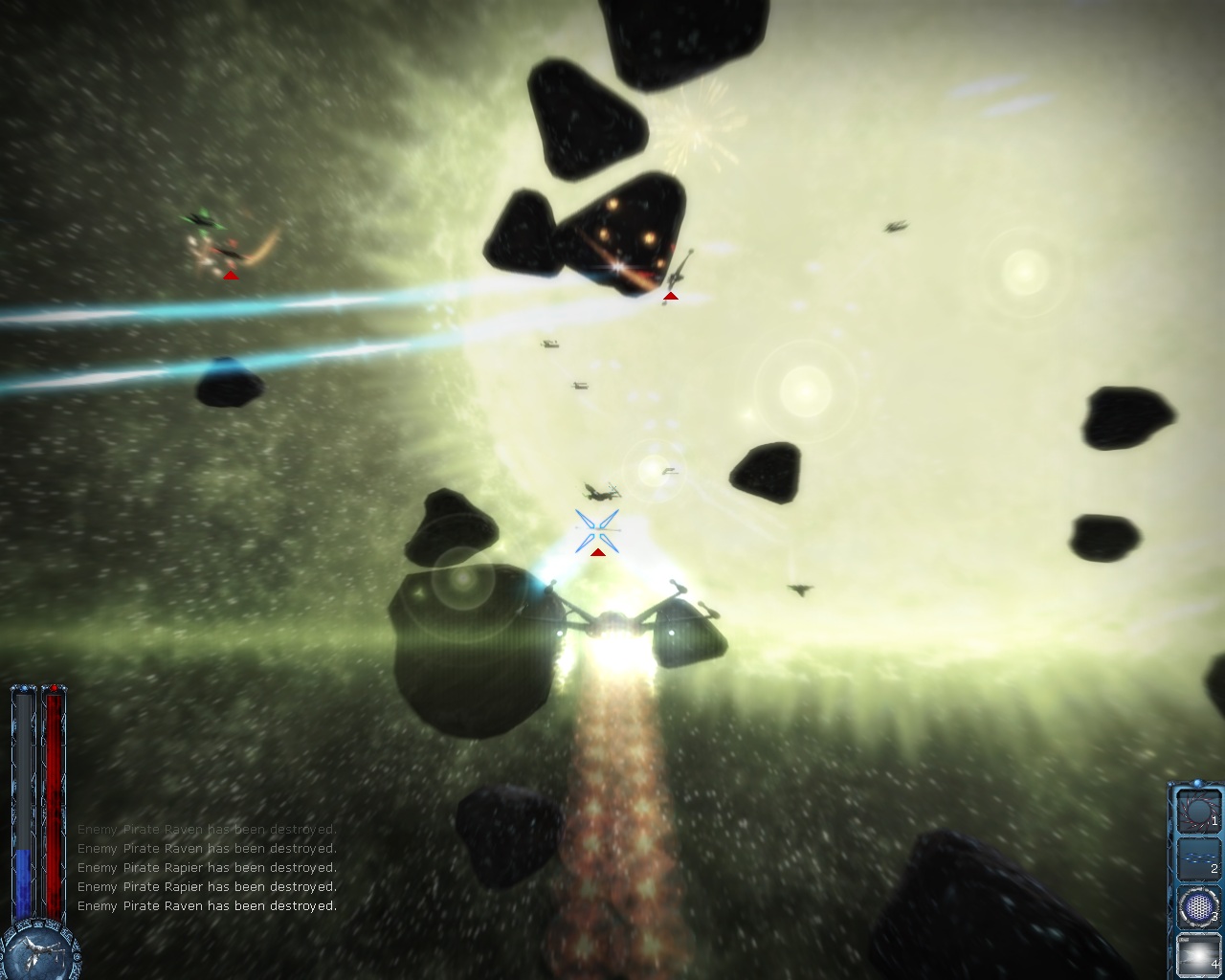Screen dimensions: 1225x980
Task: Select the green enemy ship near the top left
Action: point(204,222)
